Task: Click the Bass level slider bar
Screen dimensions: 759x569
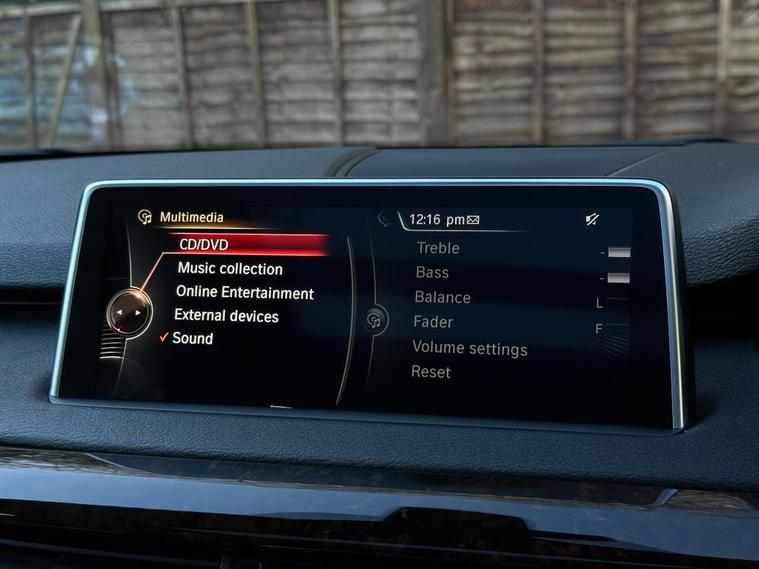Action: [x=618, y=277]
